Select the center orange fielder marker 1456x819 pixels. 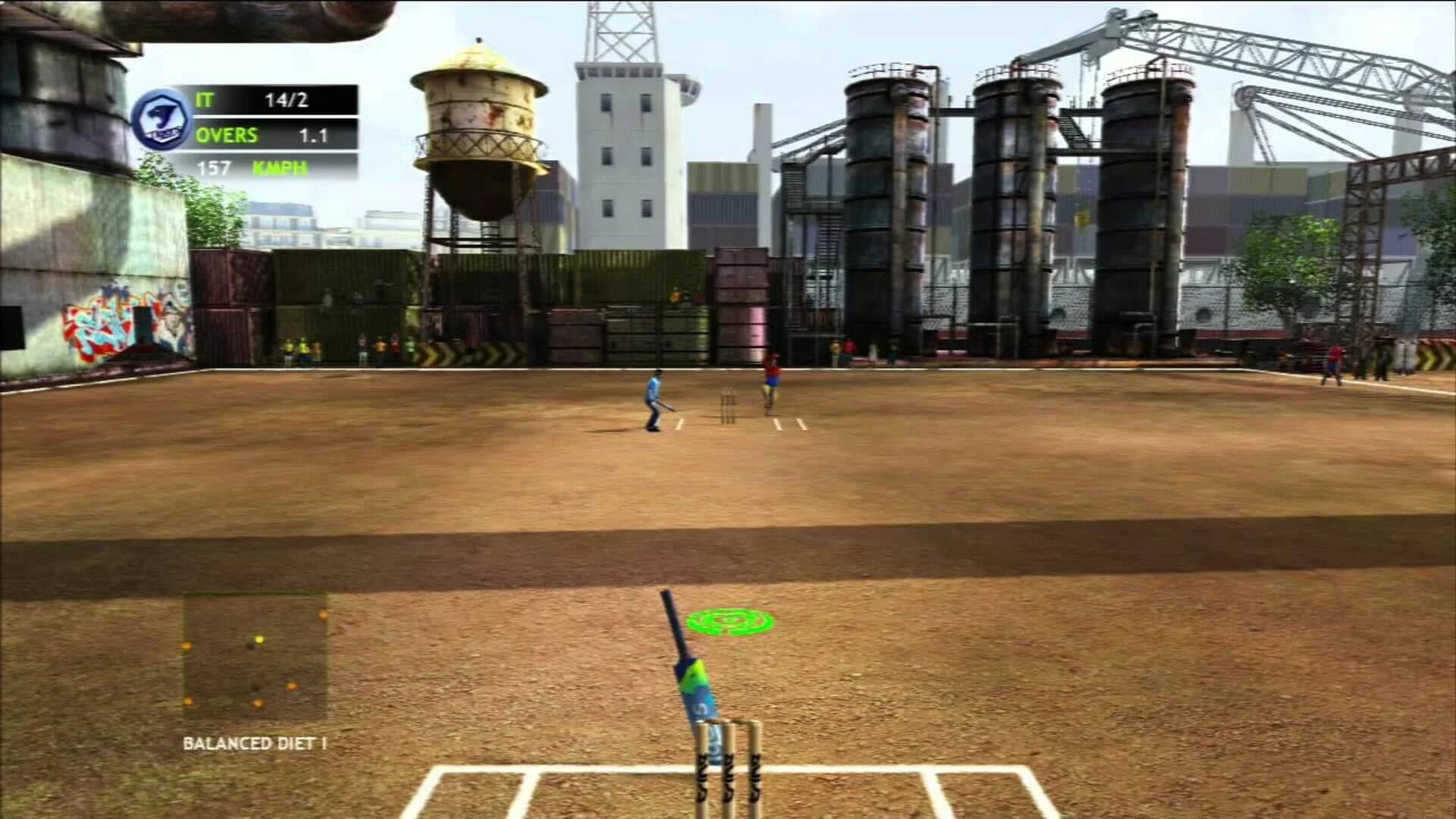point(293,686)
